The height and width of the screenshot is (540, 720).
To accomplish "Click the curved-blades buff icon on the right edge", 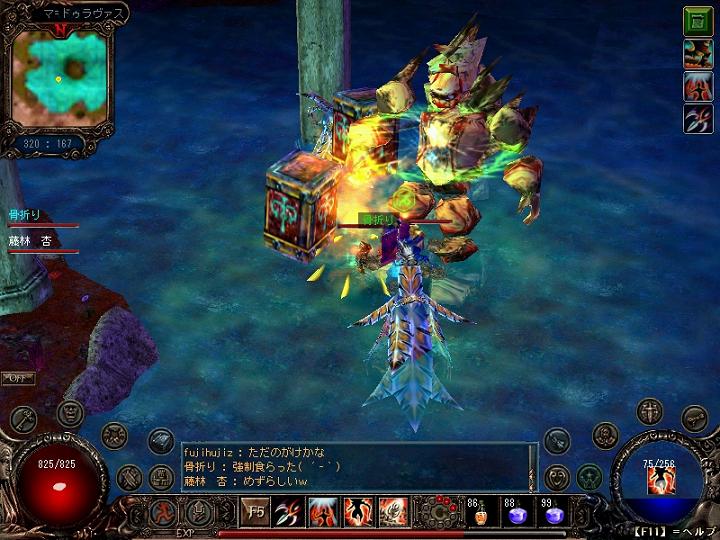I will coord(697,119).
